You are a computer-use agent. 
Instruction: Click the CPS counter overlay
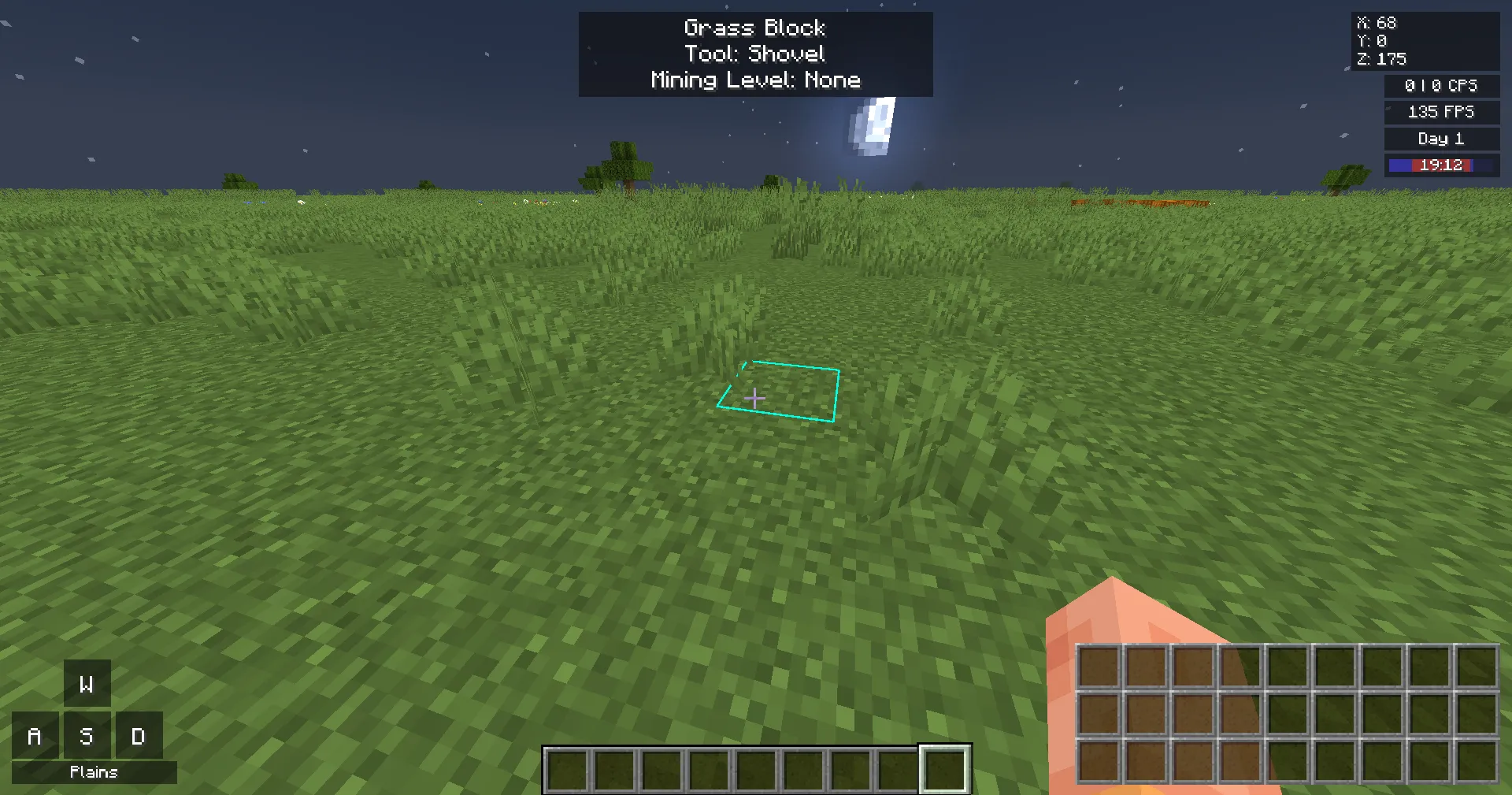click(x=1440, y=86)
